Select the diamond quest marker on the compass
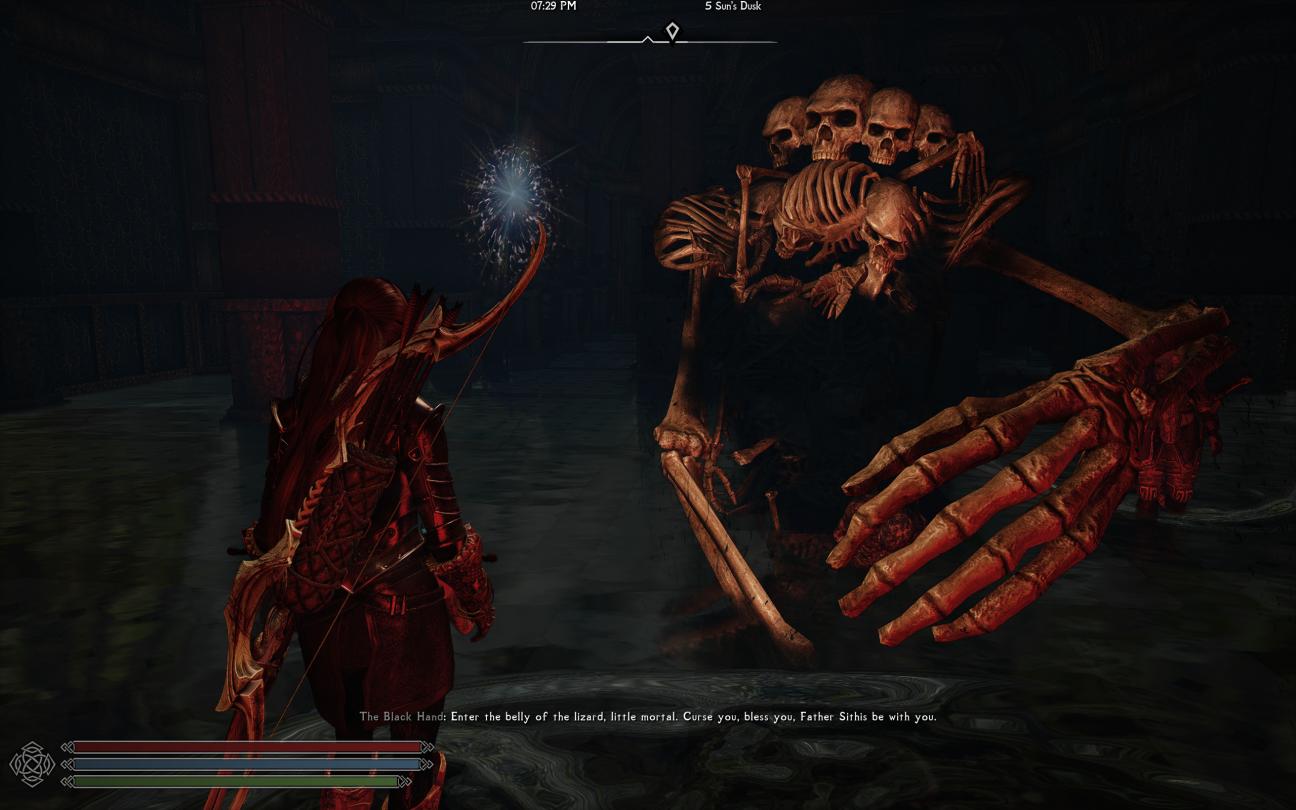The width and height of the screenshot is (1296, 810). click(672, 31)
